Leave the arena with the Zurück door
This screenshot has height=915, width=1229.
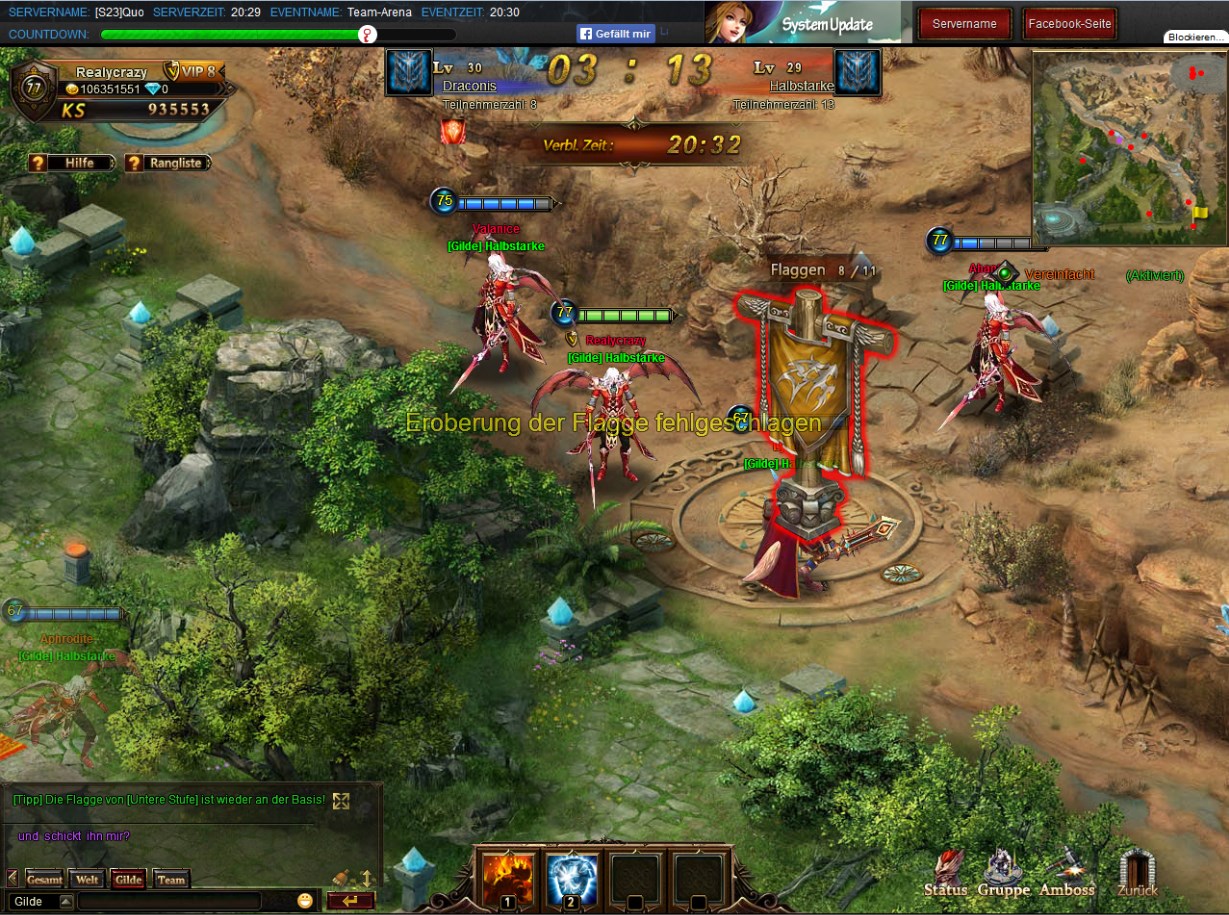tap(1137, 873)
